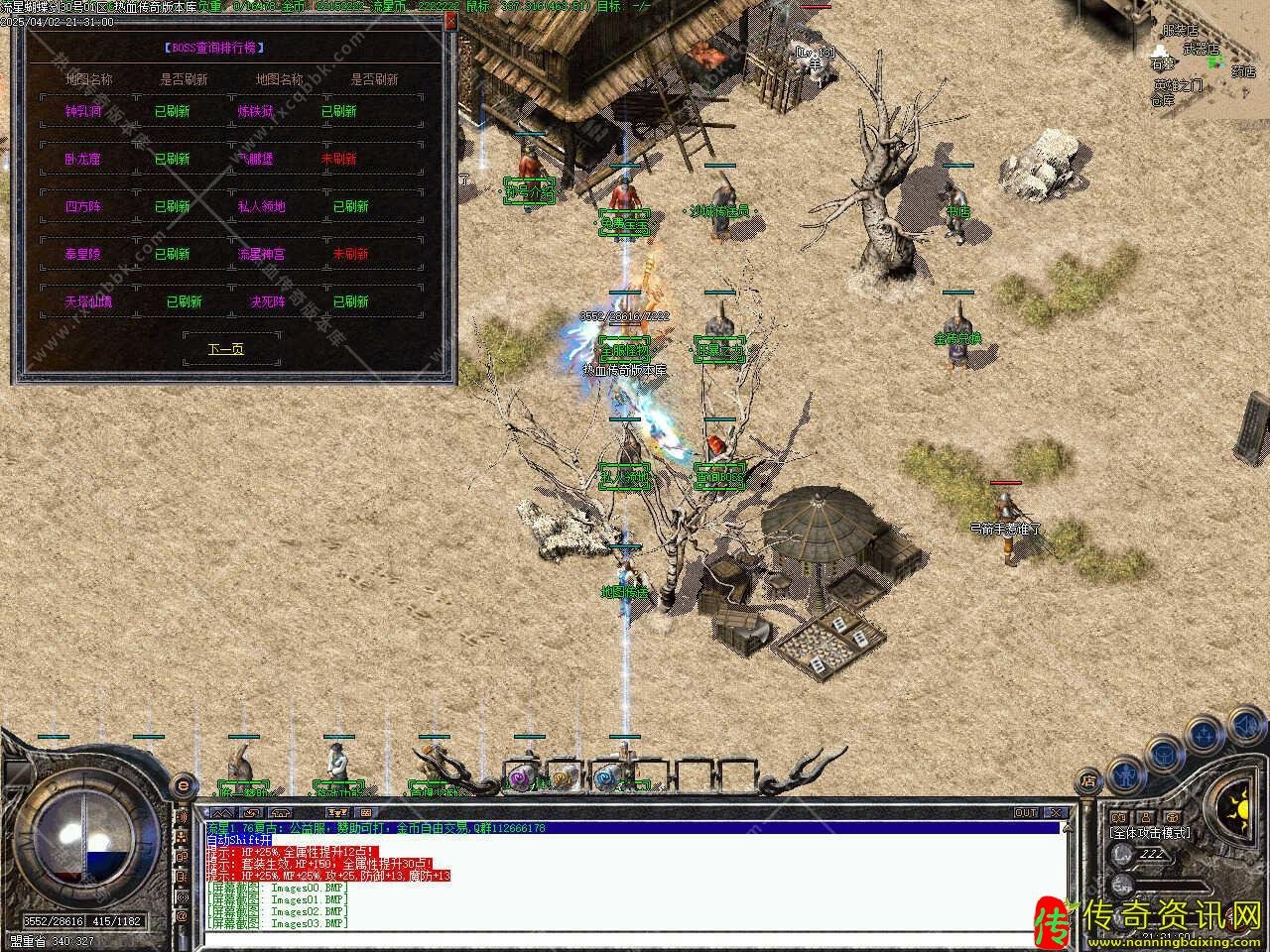
Task: Open the 天塔仙境 map entry
Action: (x=89, y=301)
